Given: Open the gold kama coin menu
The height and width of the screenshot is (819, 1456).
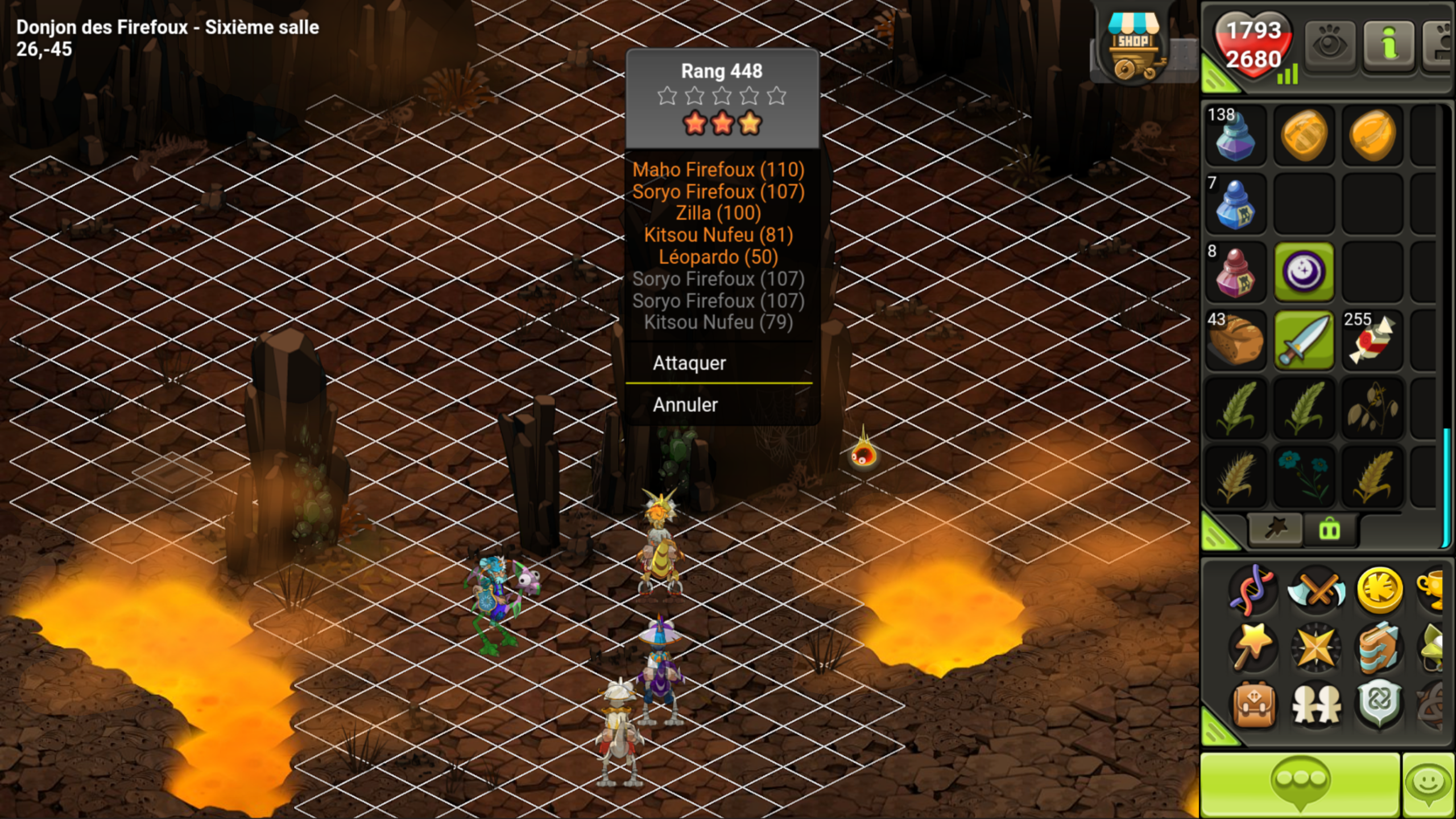Looking at the screenshot, I should 1379,590.
